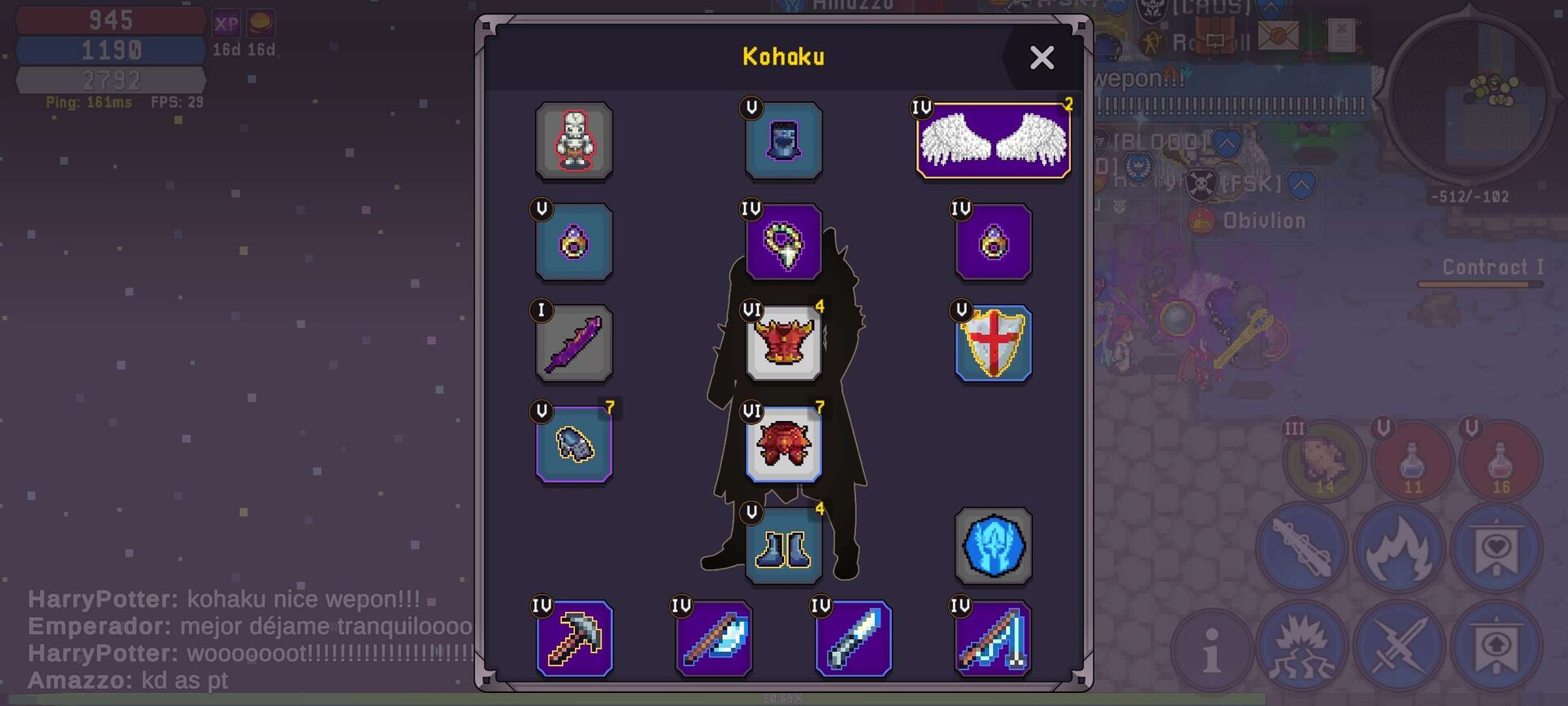This screenshot has height=706, width=1568.
Task: Inspect the blue hood helmet slot
Action: tap(783, 141)
